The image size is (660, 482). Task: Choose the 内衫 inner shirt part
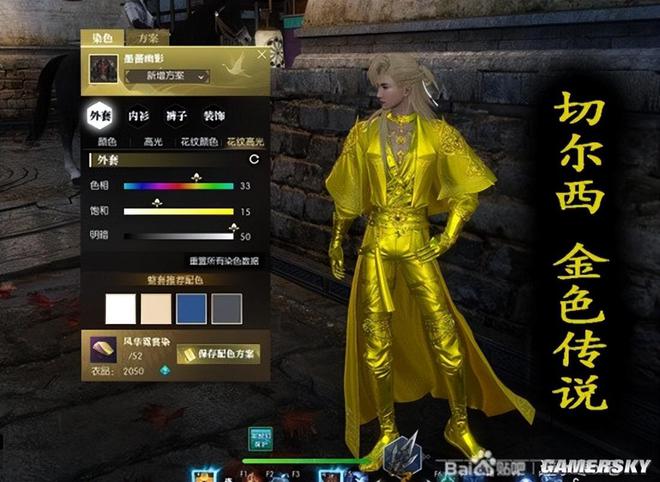(x=140, y=115)
